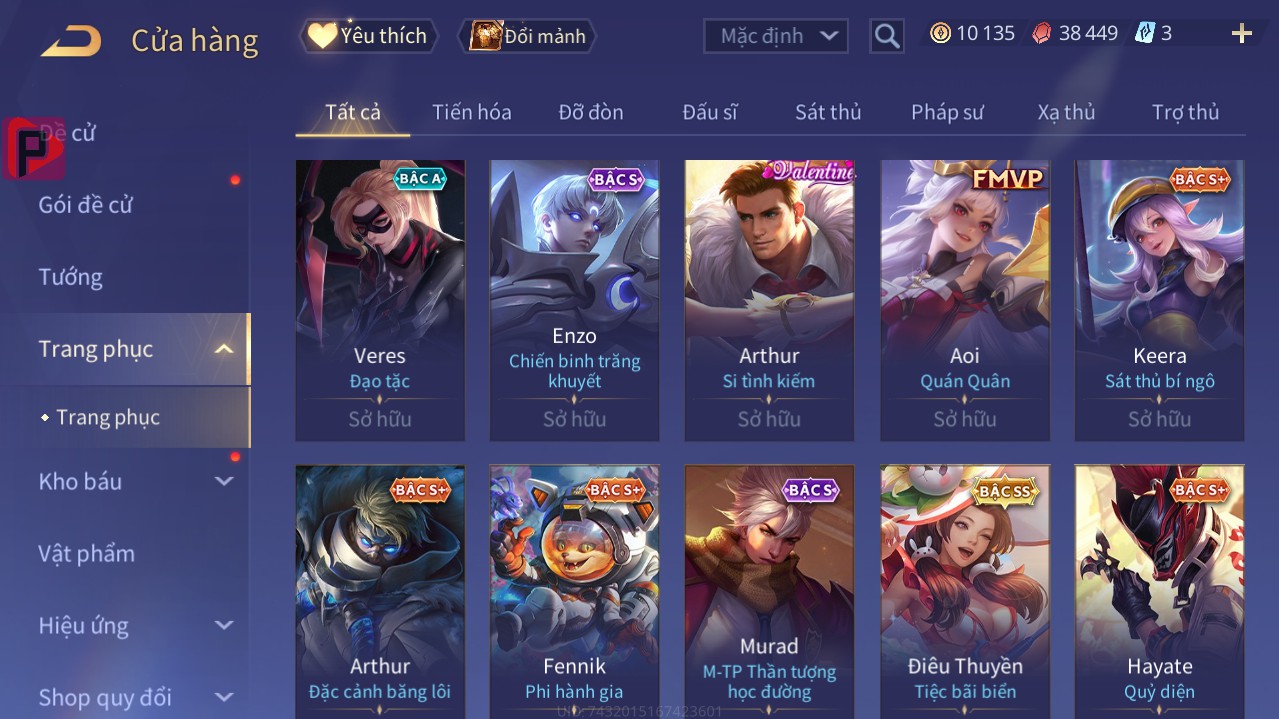This screenshot has height=719, width=1279.
Task: Choose the Aoi Quán Quân skin card
Action: click(965, 300)
